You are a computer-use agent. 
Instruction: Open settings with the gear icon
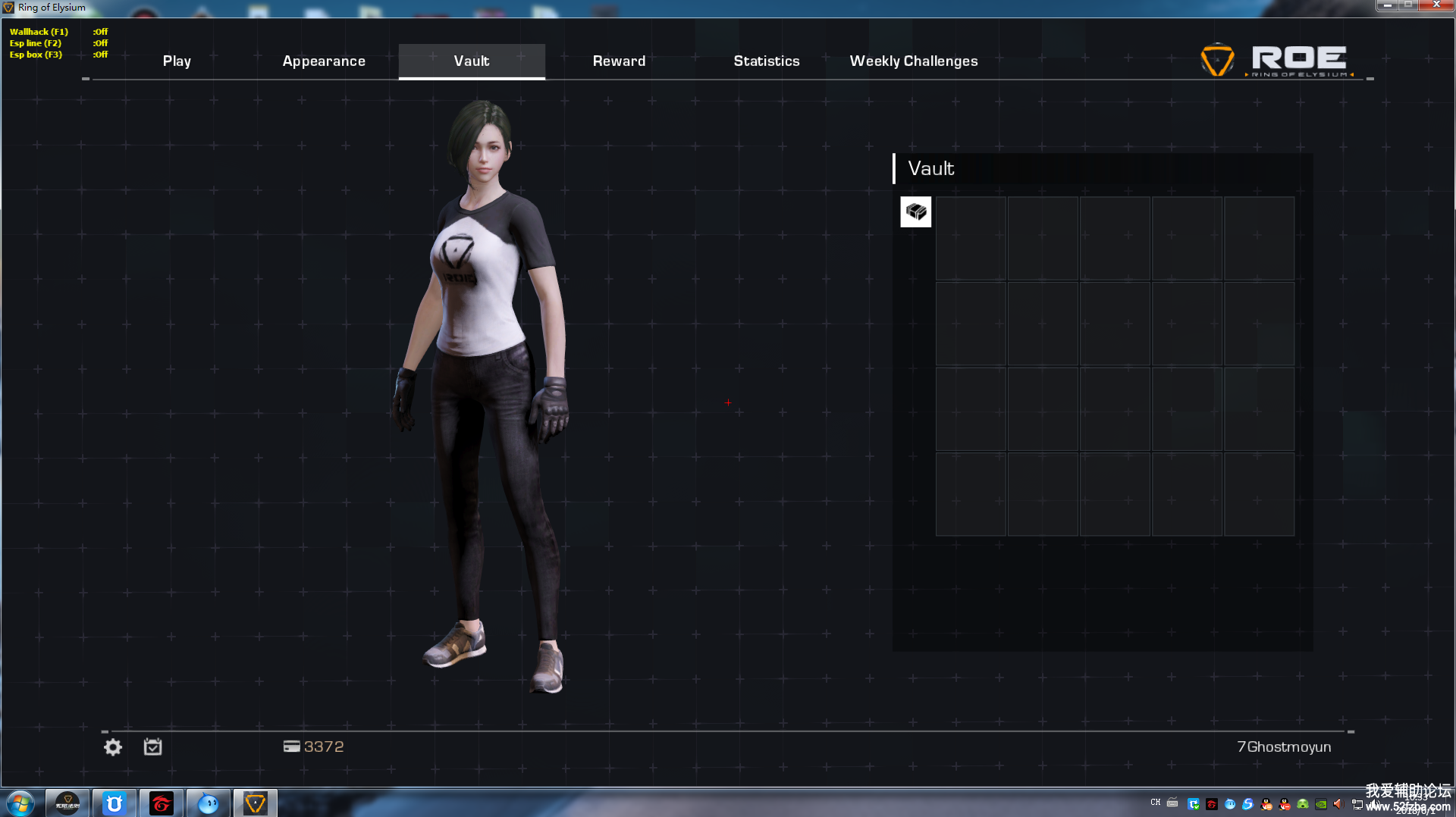click(113, 747)
